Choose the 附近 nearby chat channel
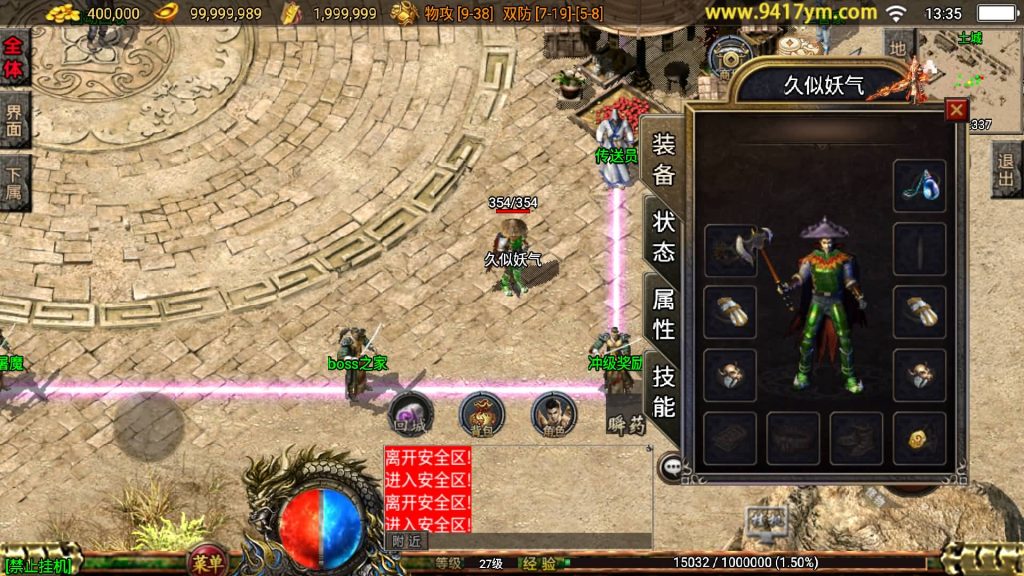Screen dimensions: 1024x576 [407, 541]
